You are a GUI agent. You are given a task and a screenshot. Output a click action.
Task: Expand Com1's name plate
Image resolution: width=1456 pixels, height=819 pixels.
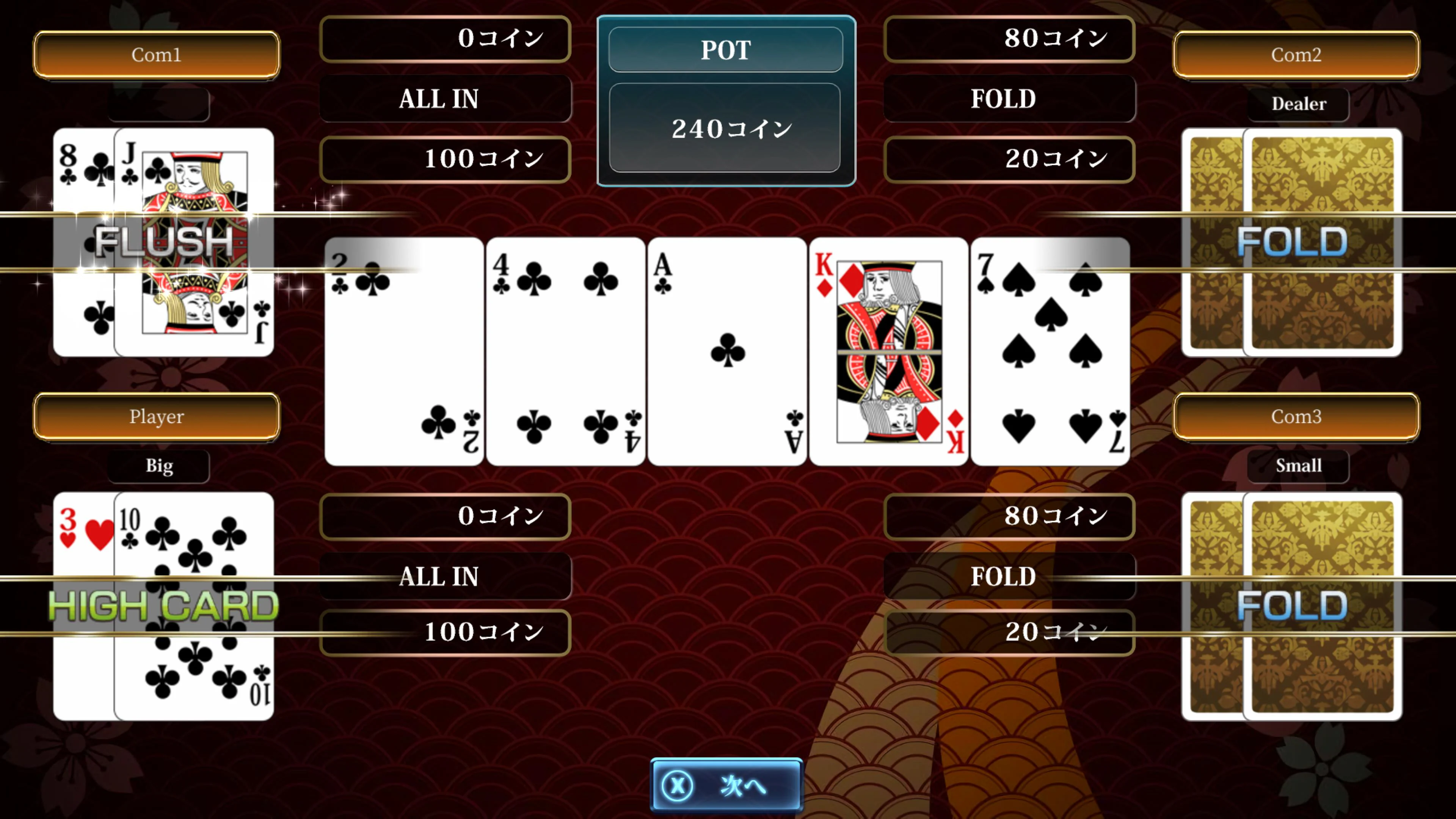(157, 55)
